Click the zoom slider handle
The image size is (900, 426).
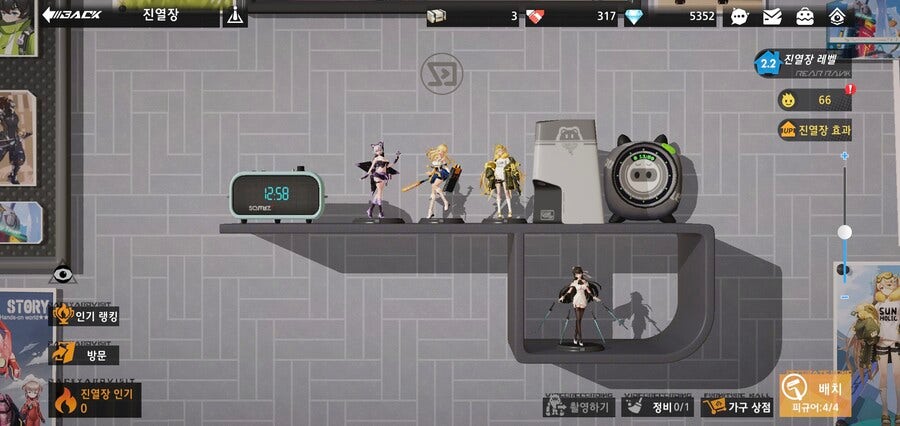click(845, 232)
